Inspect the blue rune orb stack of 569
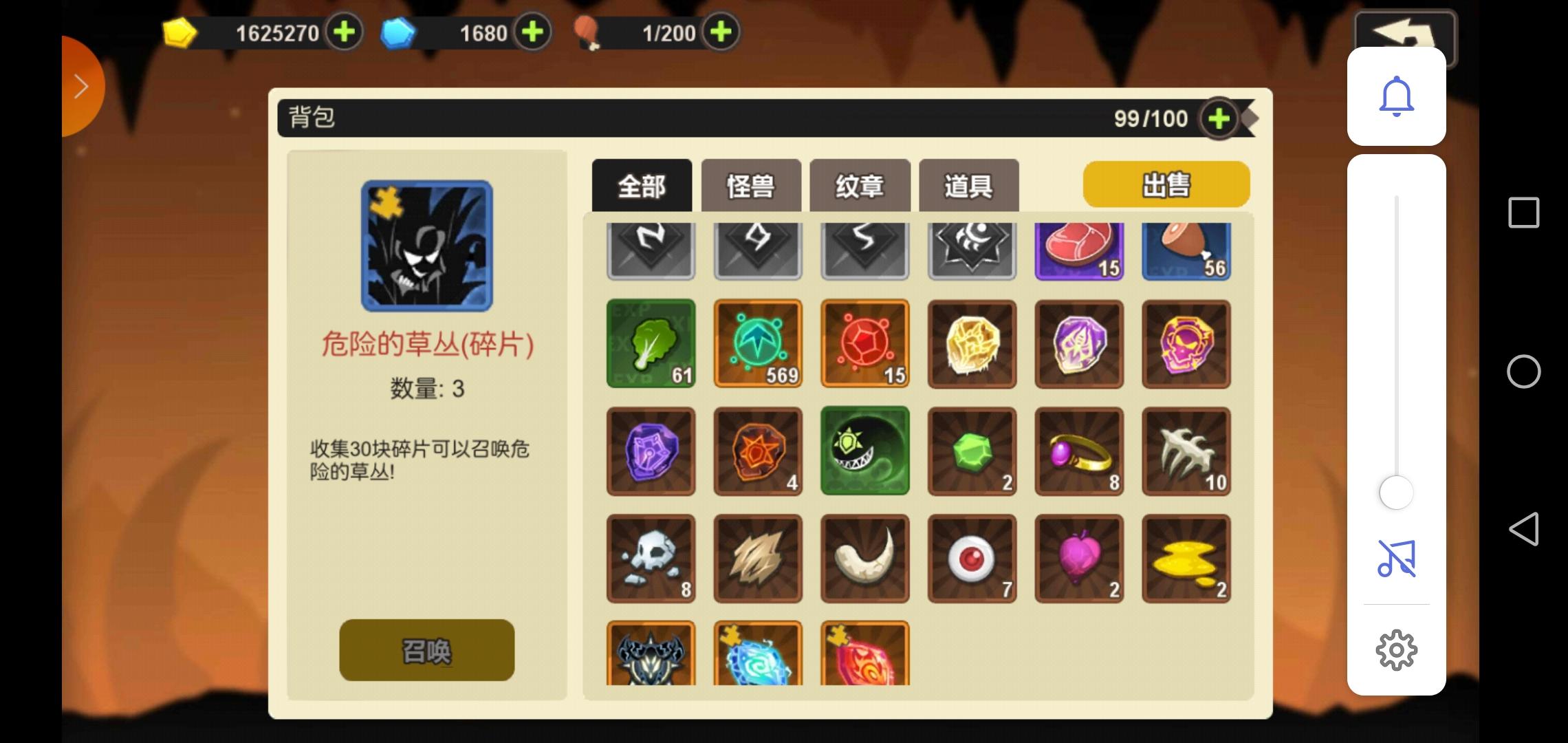Image resolution: width=1568 pixels, height=743 pixels. click(756, 344)
